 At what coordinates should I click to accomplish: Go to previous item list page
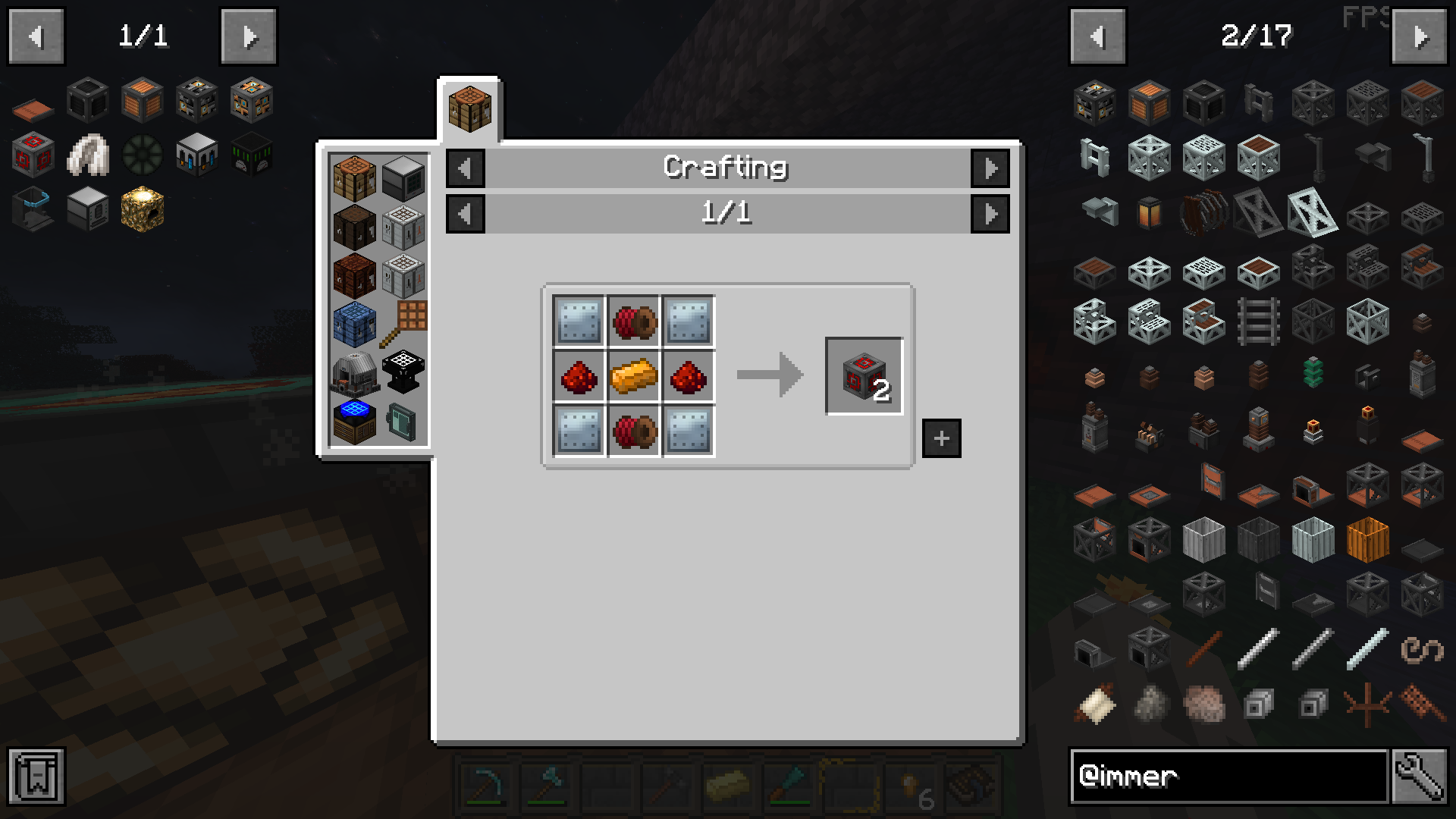(1097, 36)
